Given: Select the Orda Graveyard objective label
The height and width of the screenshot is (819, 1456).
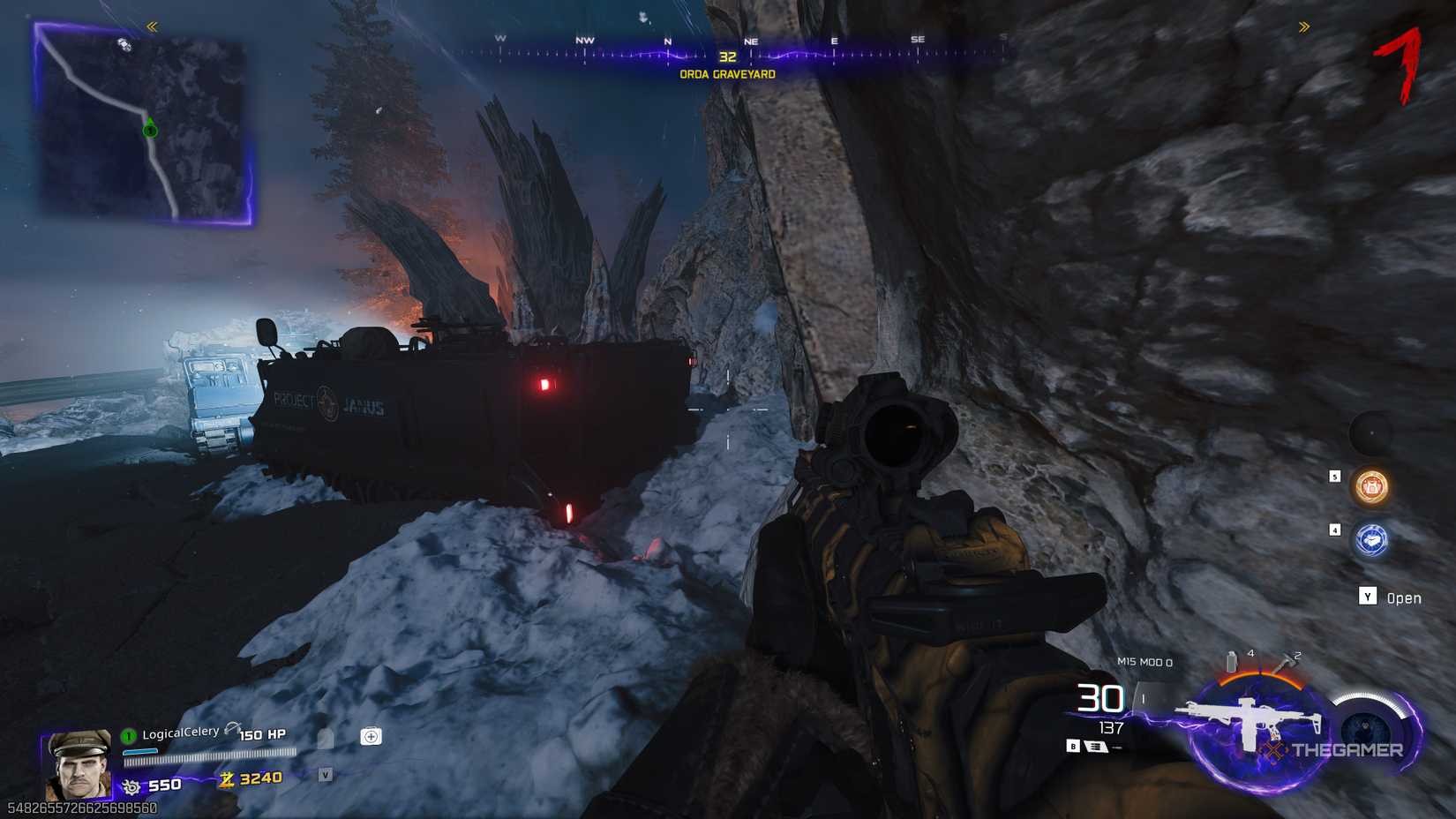Looking at the screenshot, I should tap(726, 75).
